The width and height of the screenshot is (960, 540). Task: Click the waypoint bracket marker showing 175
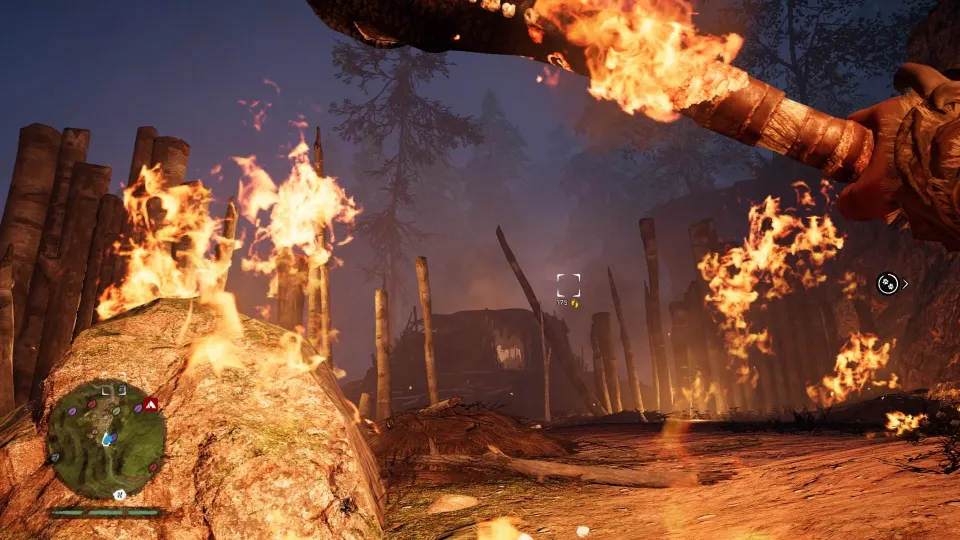[568, 285]
